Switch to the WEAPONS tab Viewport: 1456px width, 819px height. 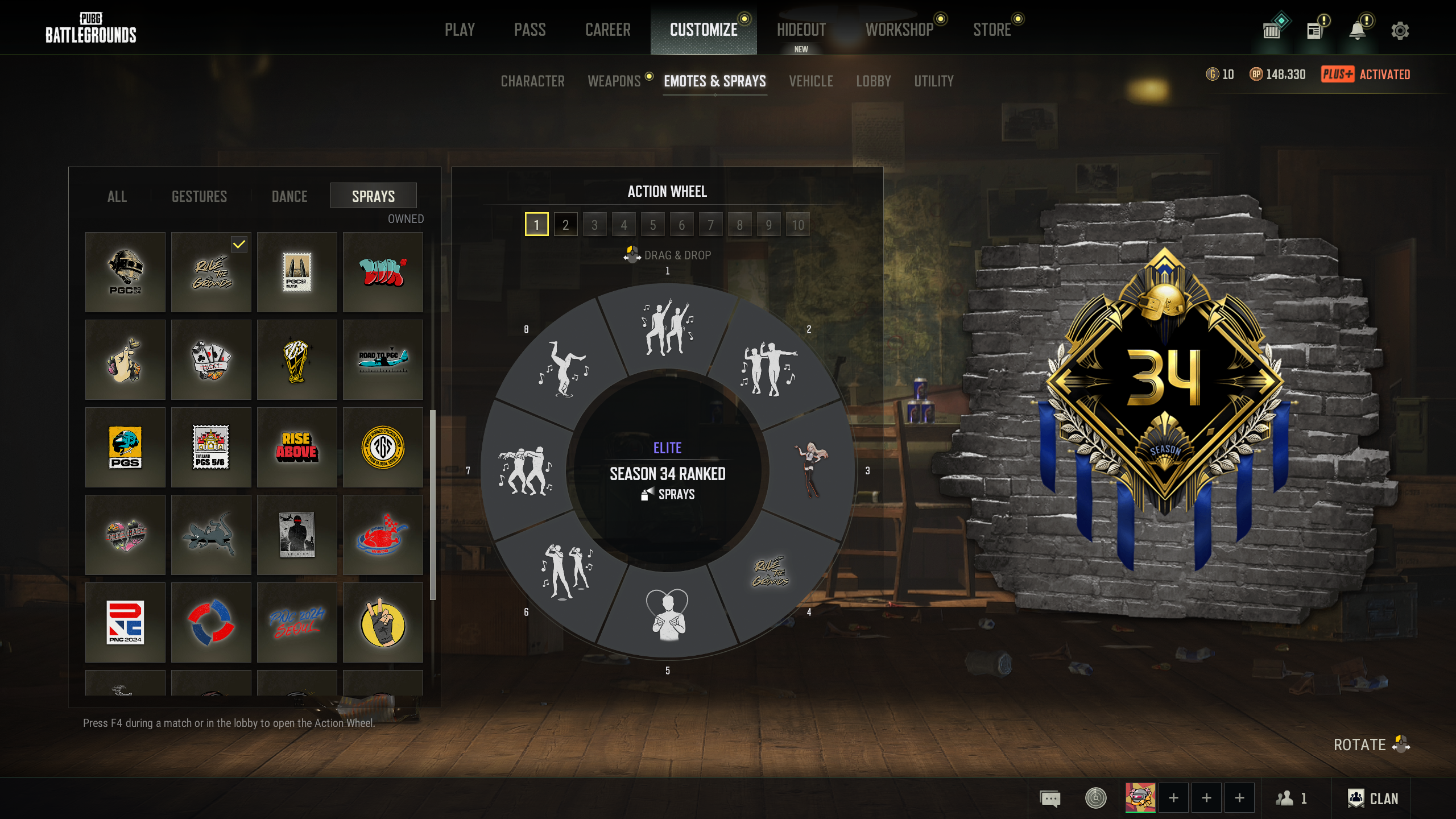pos(614,81)
